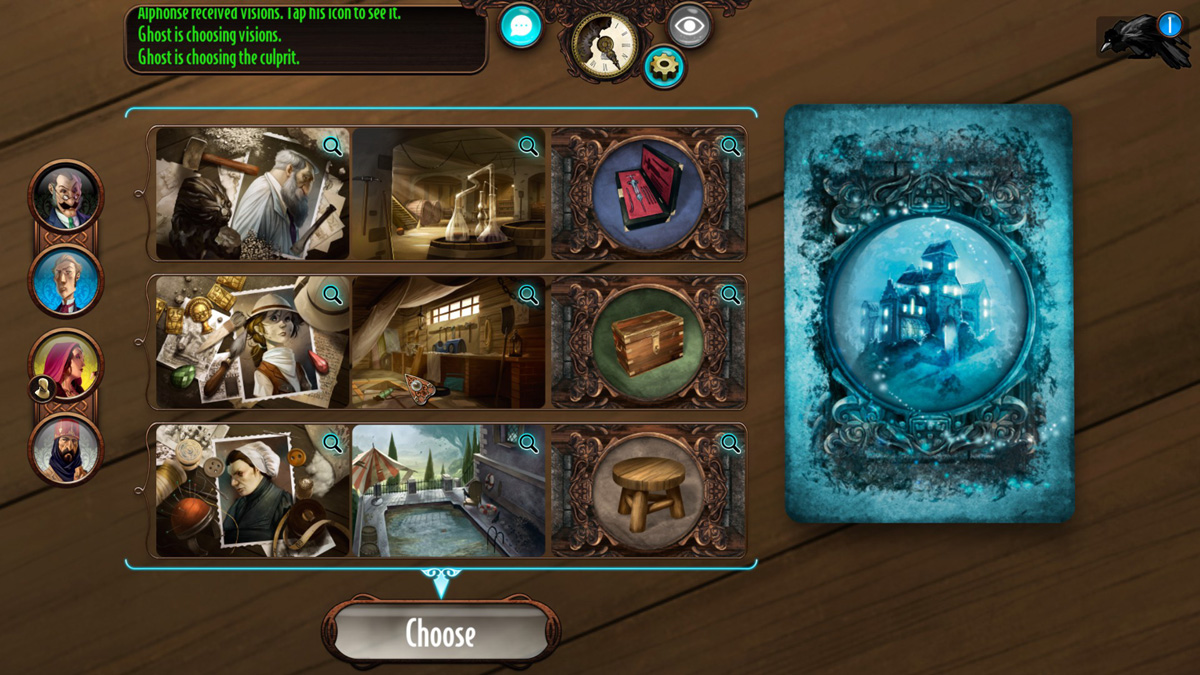
Task: Select the woman in pink headscarf portrait
Action: 66,364
